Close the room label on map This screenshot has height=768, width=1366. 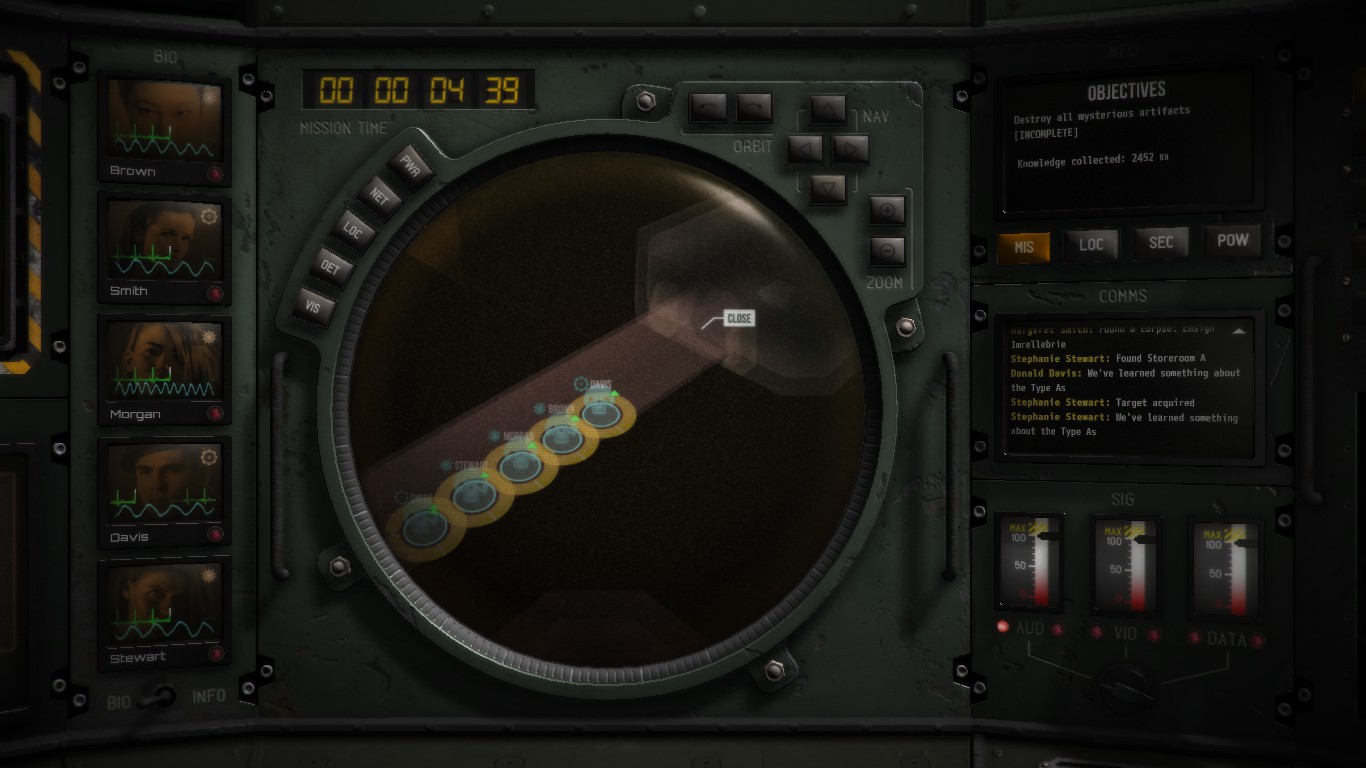click(739, 318)
